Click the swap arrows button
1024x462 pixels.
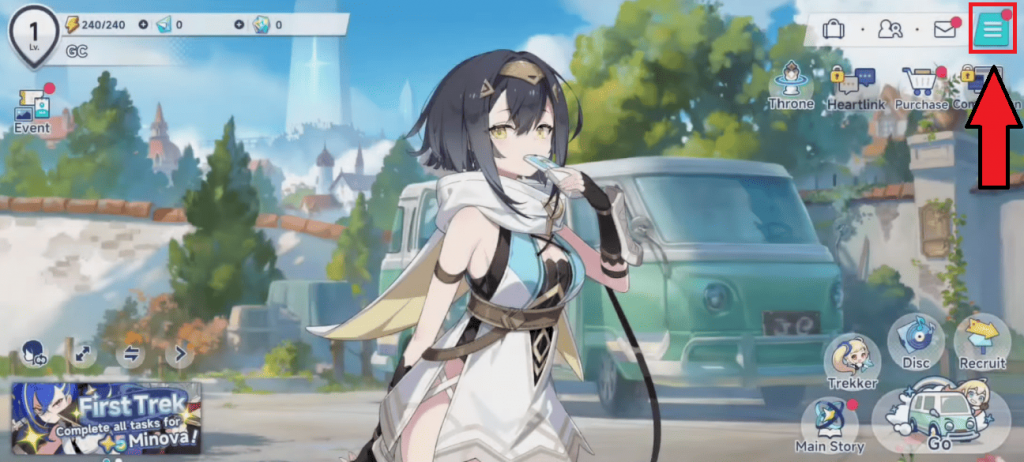[131, 353]
